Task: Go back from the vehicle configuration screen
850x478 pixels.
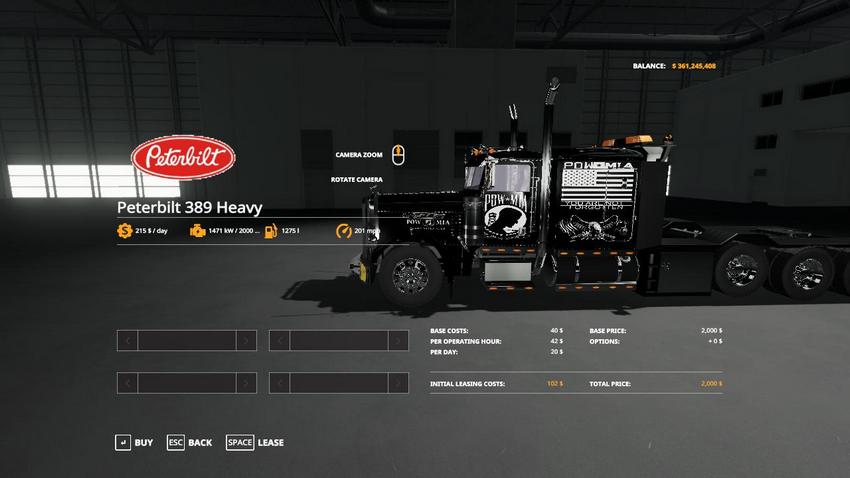Action: 189,442
